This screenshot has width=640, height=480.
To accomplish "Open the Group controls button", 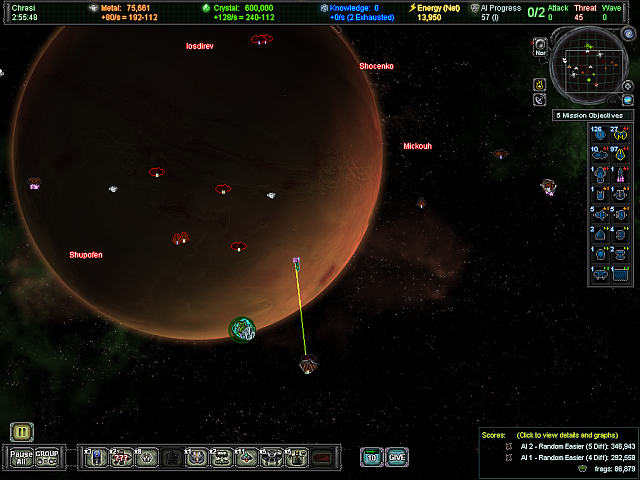I will pos(47,457).
